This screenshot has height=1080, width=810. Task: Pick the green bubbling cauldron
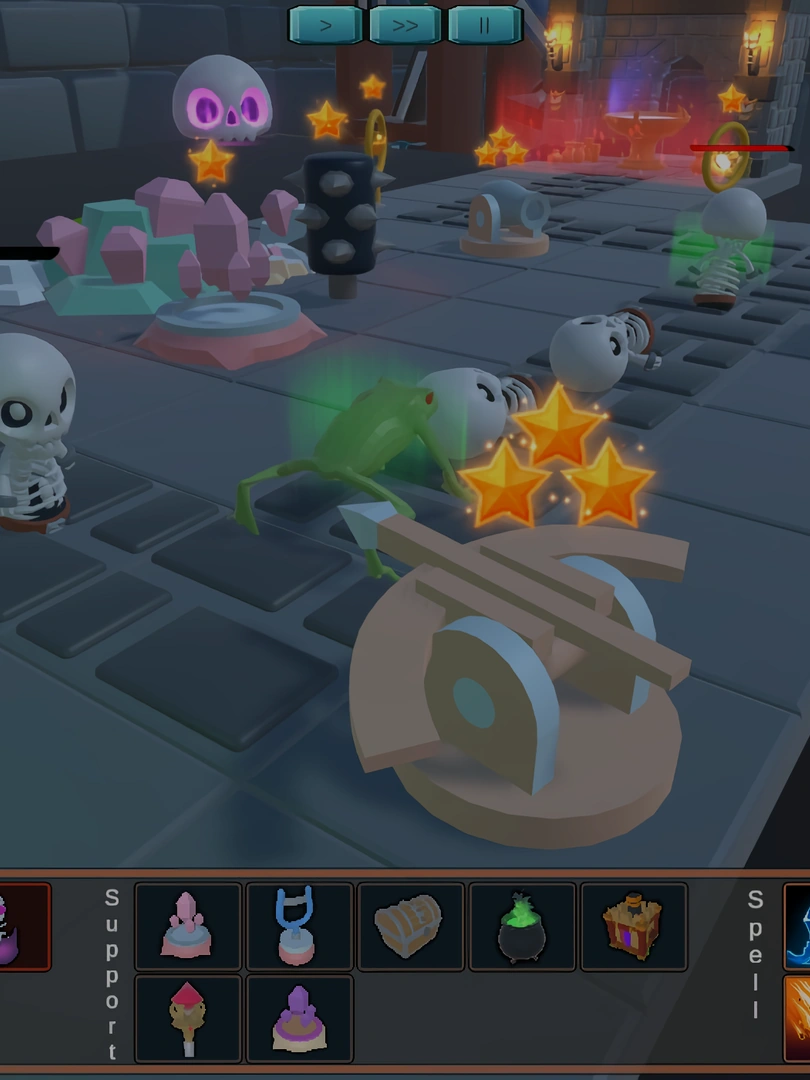tap(522, 926)
